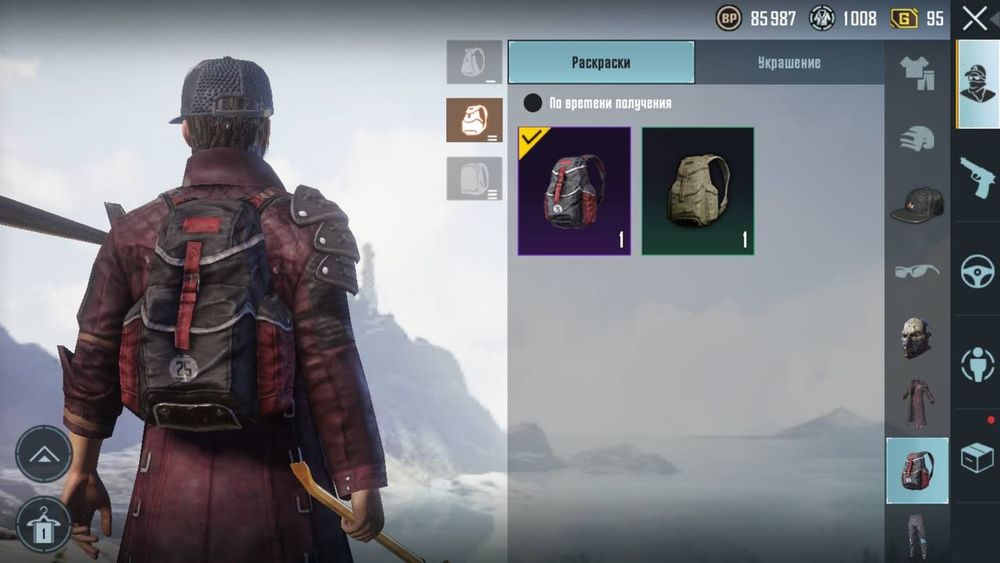Open the face mask category
This screenshot has height=563, width=1000.
pos(917,337)
